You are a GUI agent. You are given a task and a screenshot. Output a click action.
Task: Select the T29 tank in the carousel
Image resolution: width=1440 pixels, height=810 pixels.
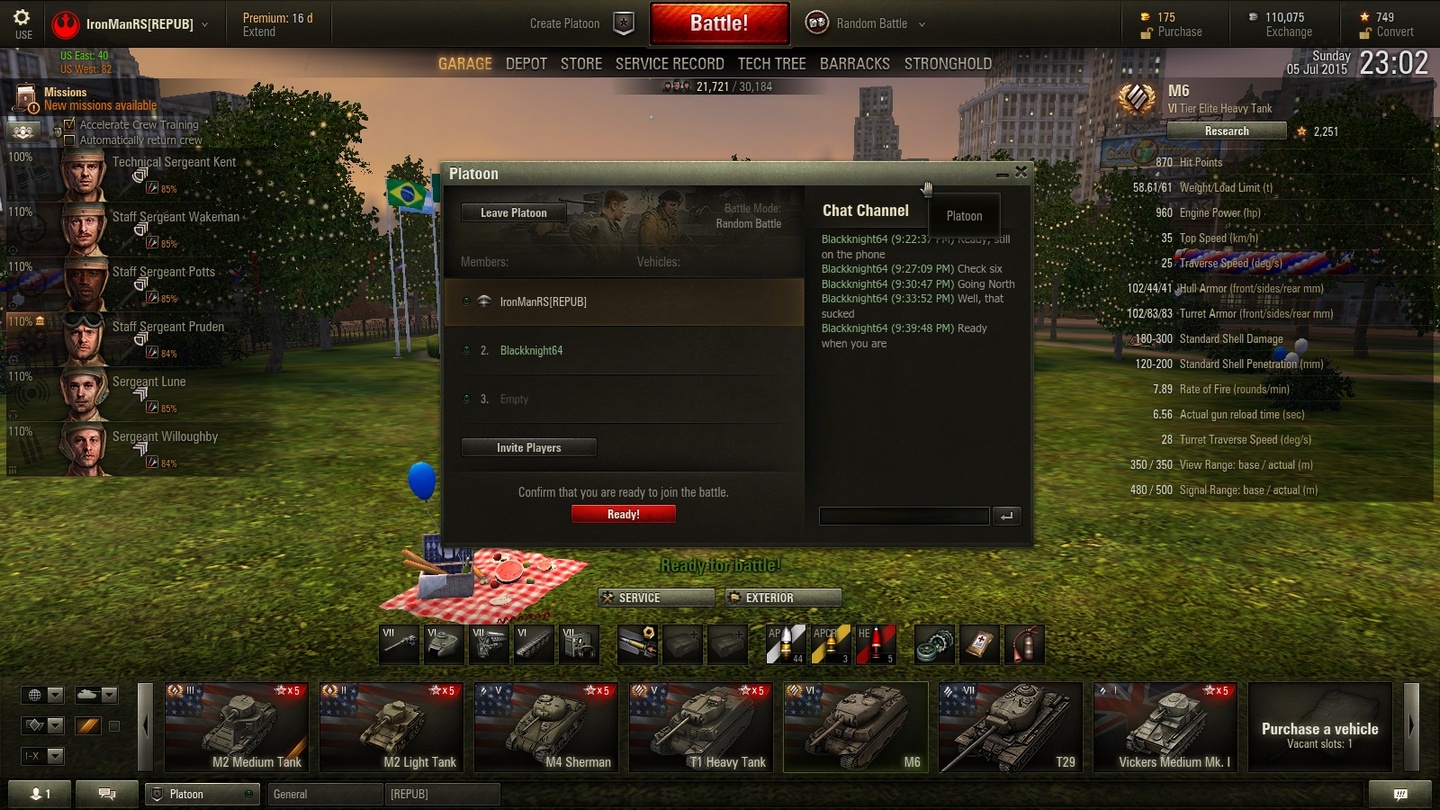(x=1010, y=727)
